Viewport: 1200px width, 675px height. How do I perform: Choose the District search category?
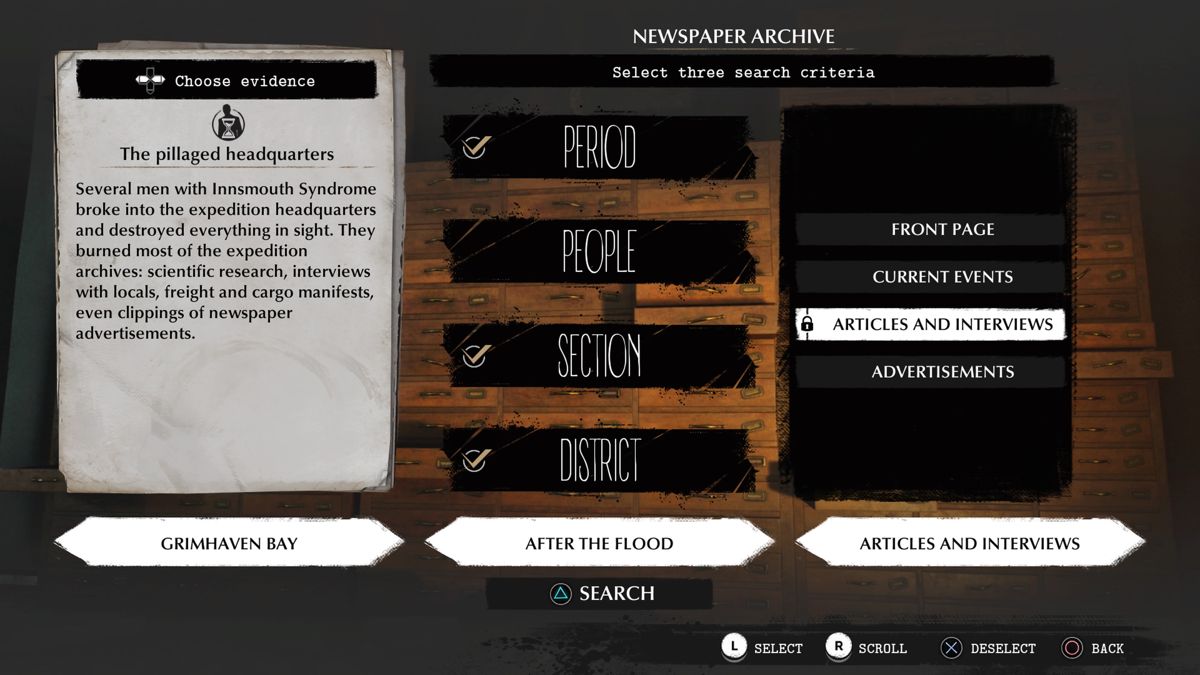point(598,460)
